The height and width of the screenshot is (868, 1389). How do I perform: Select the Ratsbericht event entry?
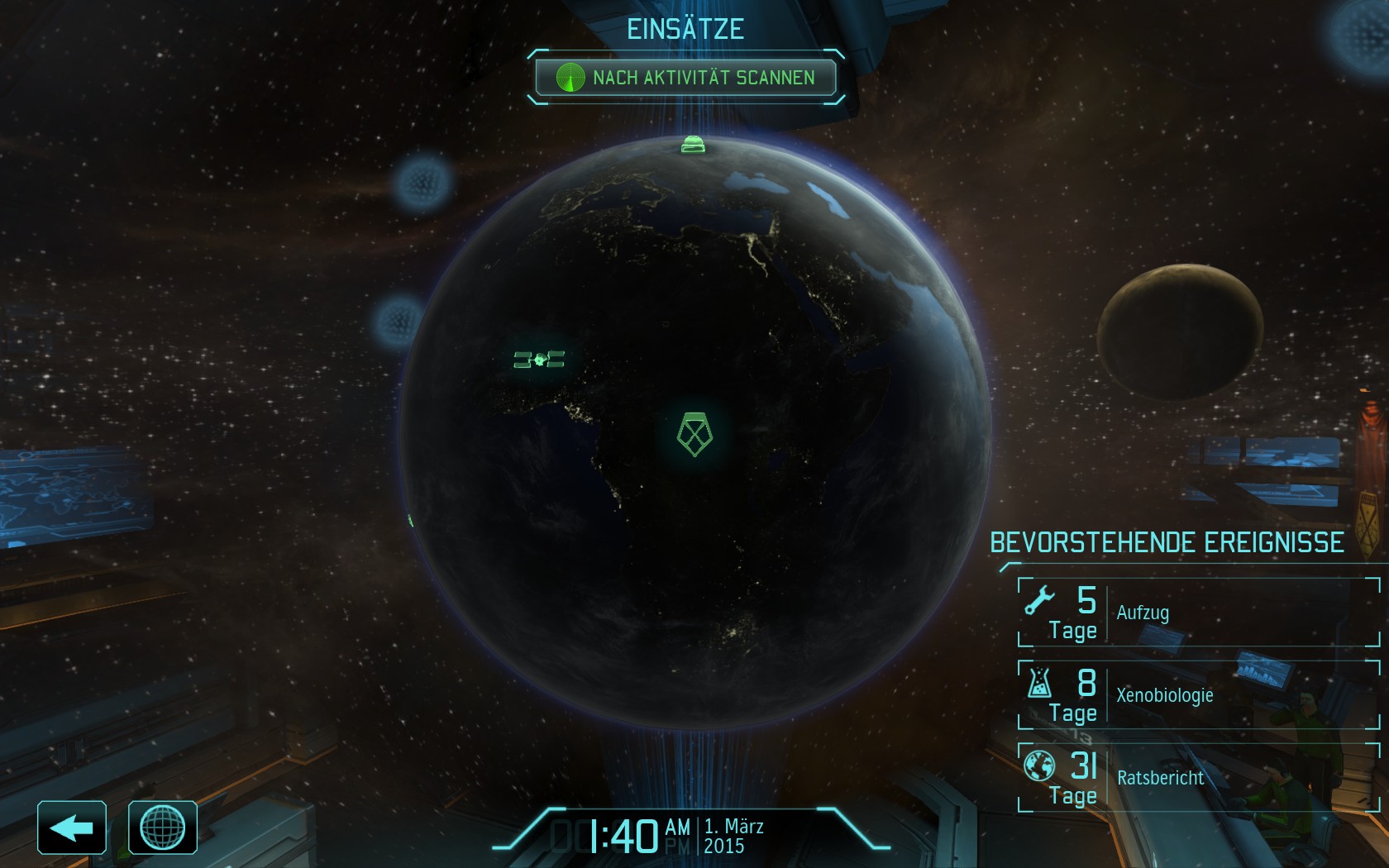pyautogui.click(x=1199, y=778)
